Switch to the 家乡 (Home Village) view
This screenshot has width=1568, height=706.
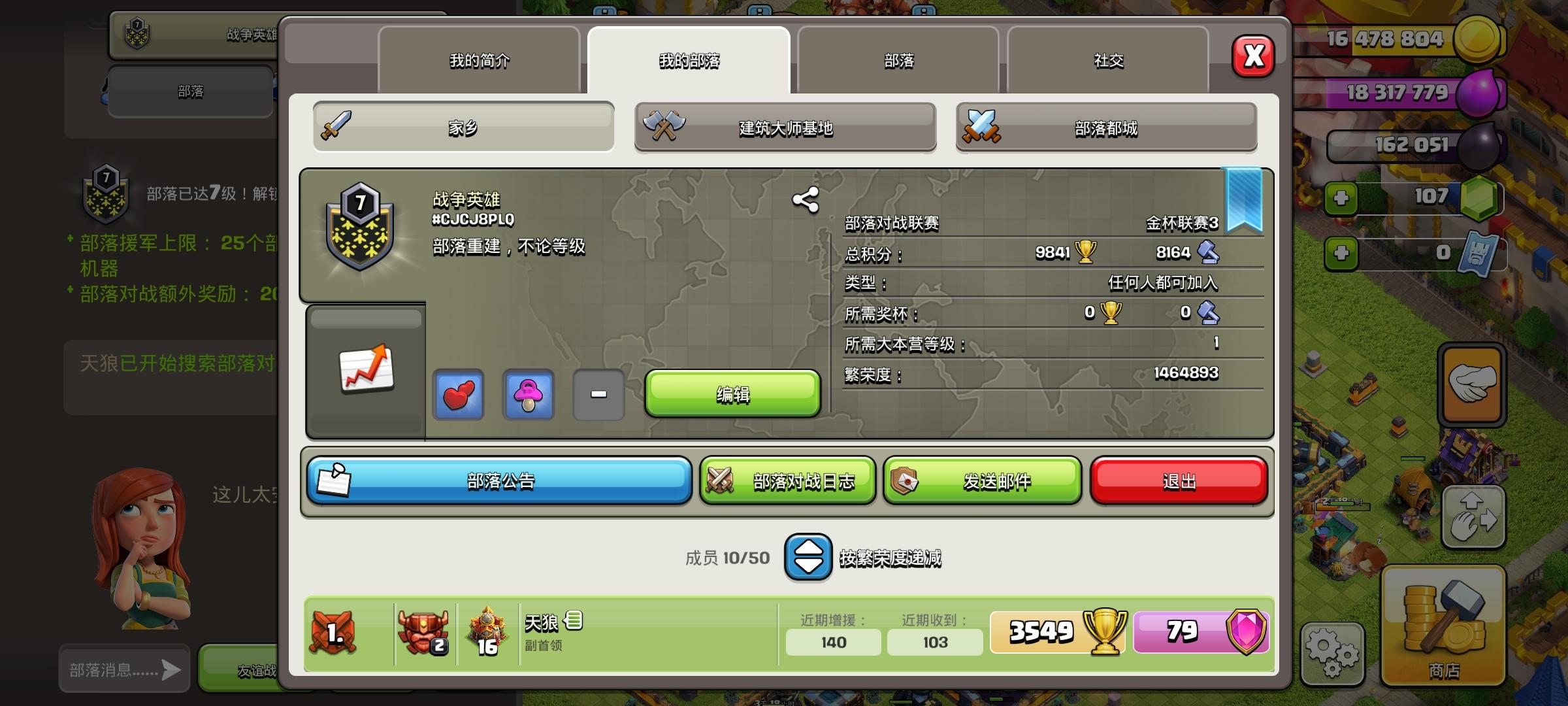pyautogui.click(x=462, y=127)
